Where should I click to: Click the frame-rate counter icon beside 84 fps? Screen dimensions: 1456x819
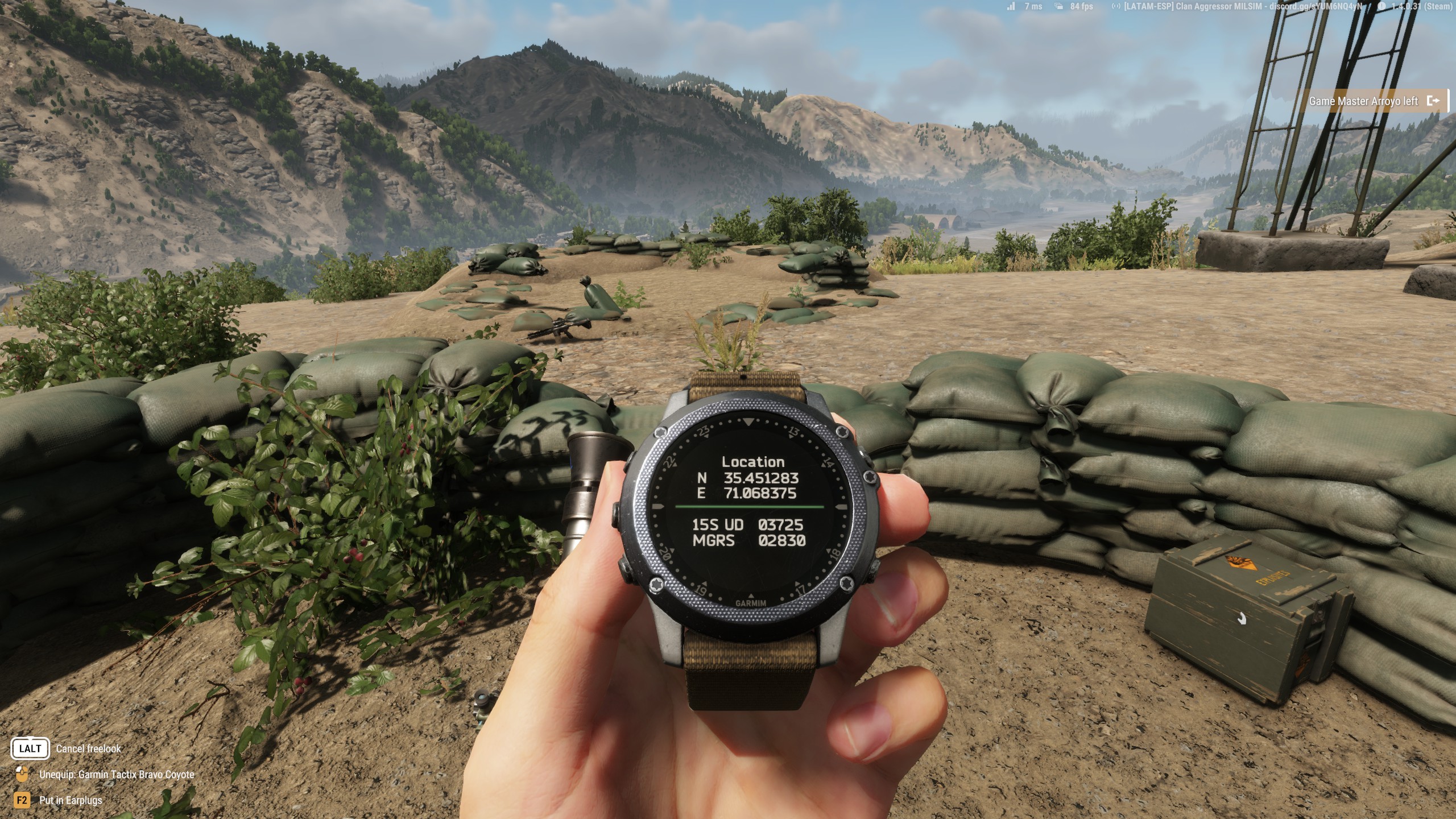point(1058,7)
